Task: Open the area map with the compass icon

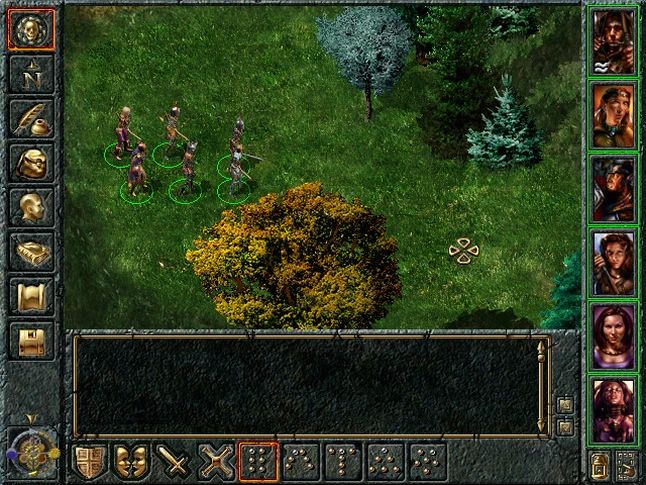Action: [x=30, y=74]
